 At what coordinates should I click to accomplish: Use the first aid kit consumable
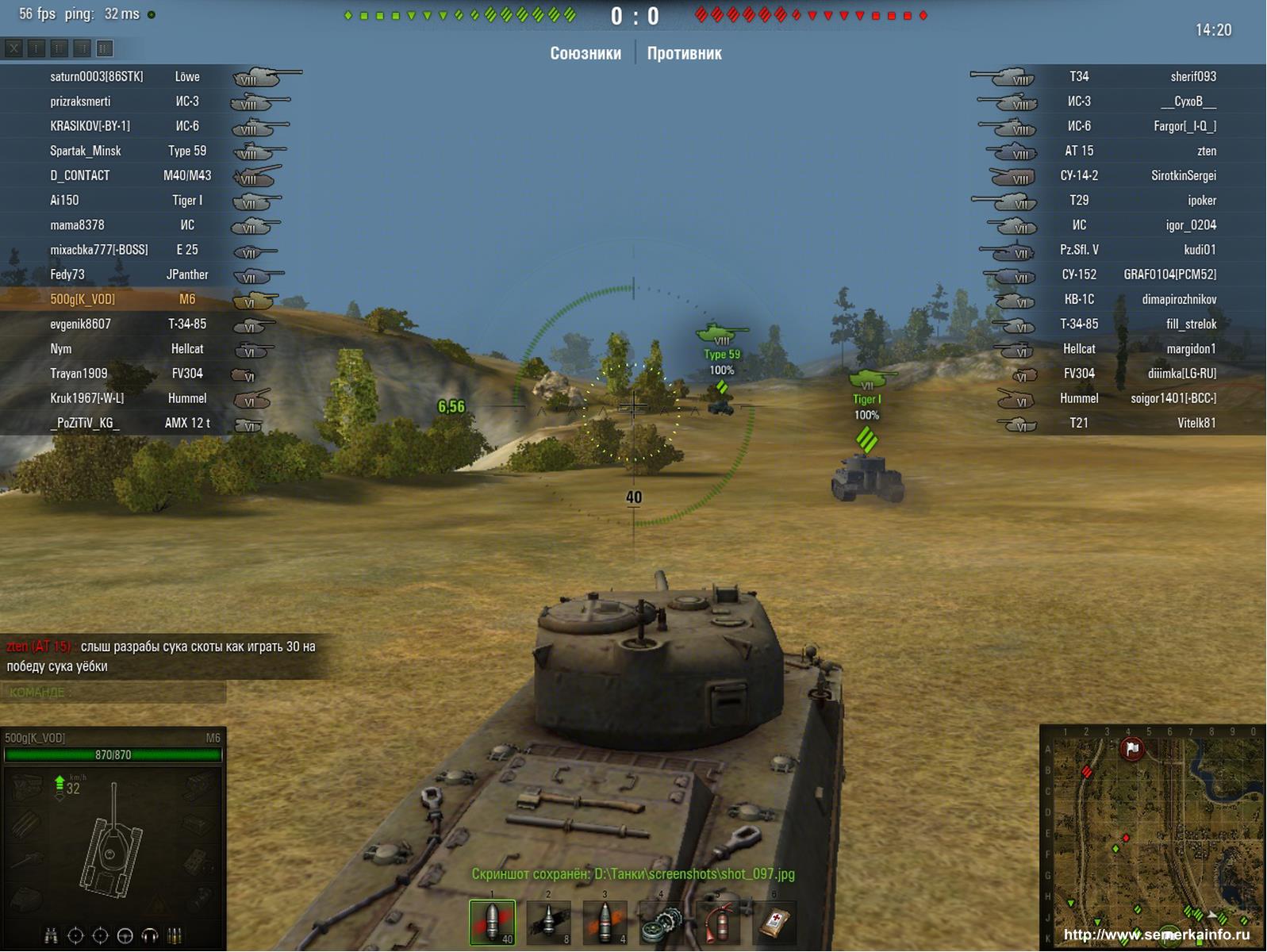pos(774,922)
